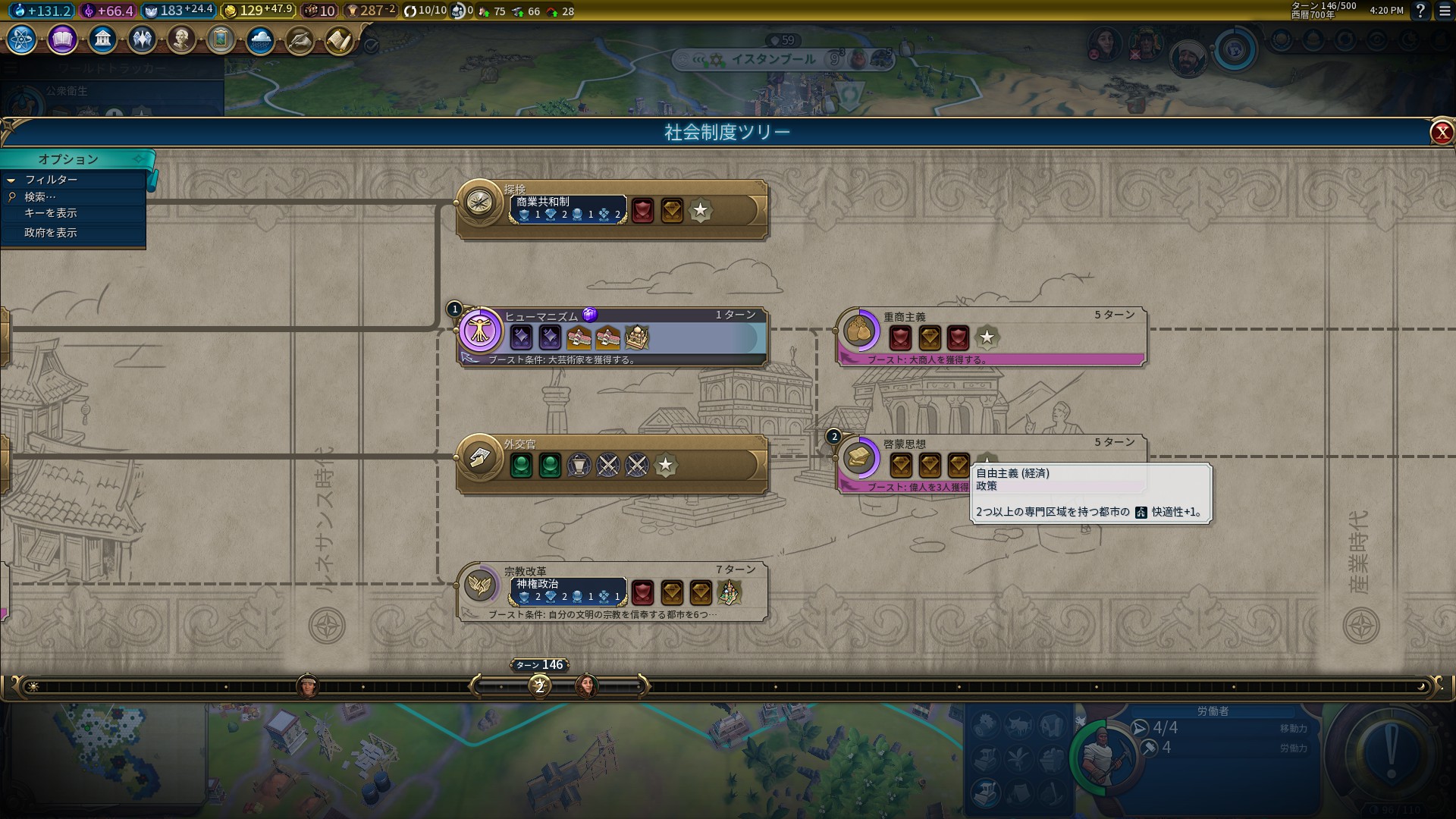Open the civics tree book icon
Image resolution: width=1456 pixels, height=819 pixels.
click(x=62, y=39)
